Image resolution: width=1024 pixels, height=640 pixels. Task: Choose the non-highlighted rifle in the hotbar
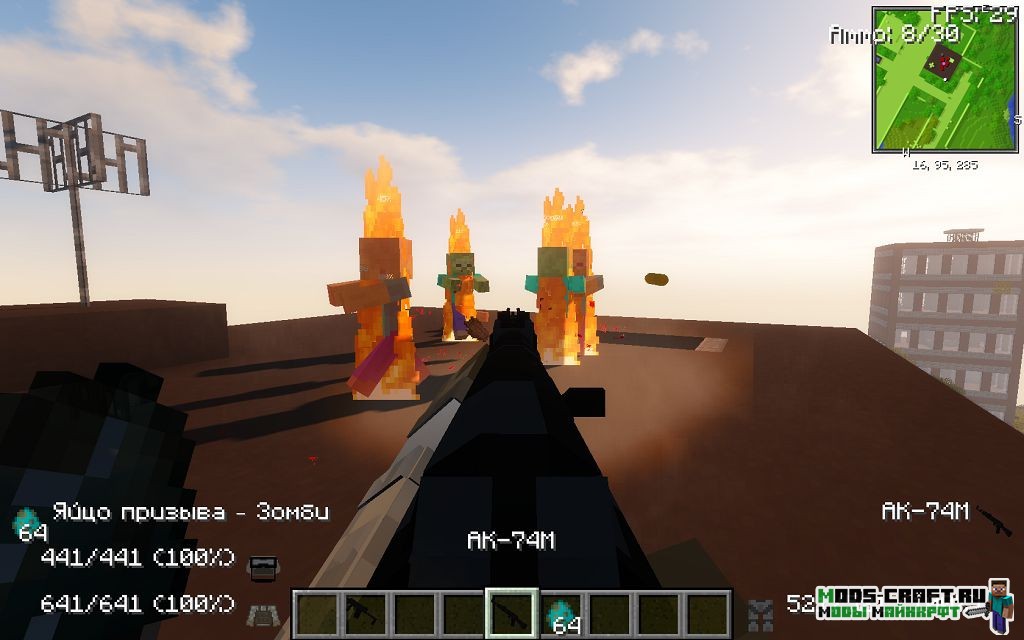click(362, 612)
